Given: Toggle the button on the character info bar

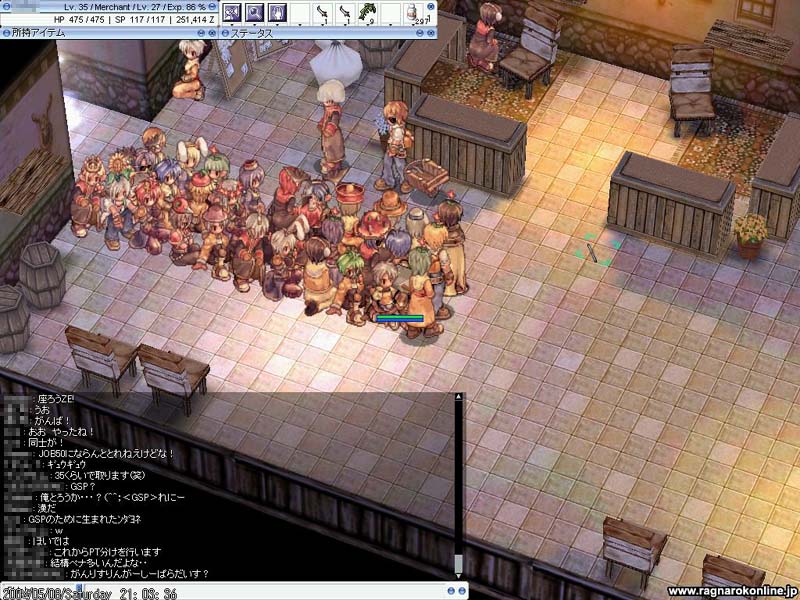Looking at the screenshot, I should (x=214, y=5).
